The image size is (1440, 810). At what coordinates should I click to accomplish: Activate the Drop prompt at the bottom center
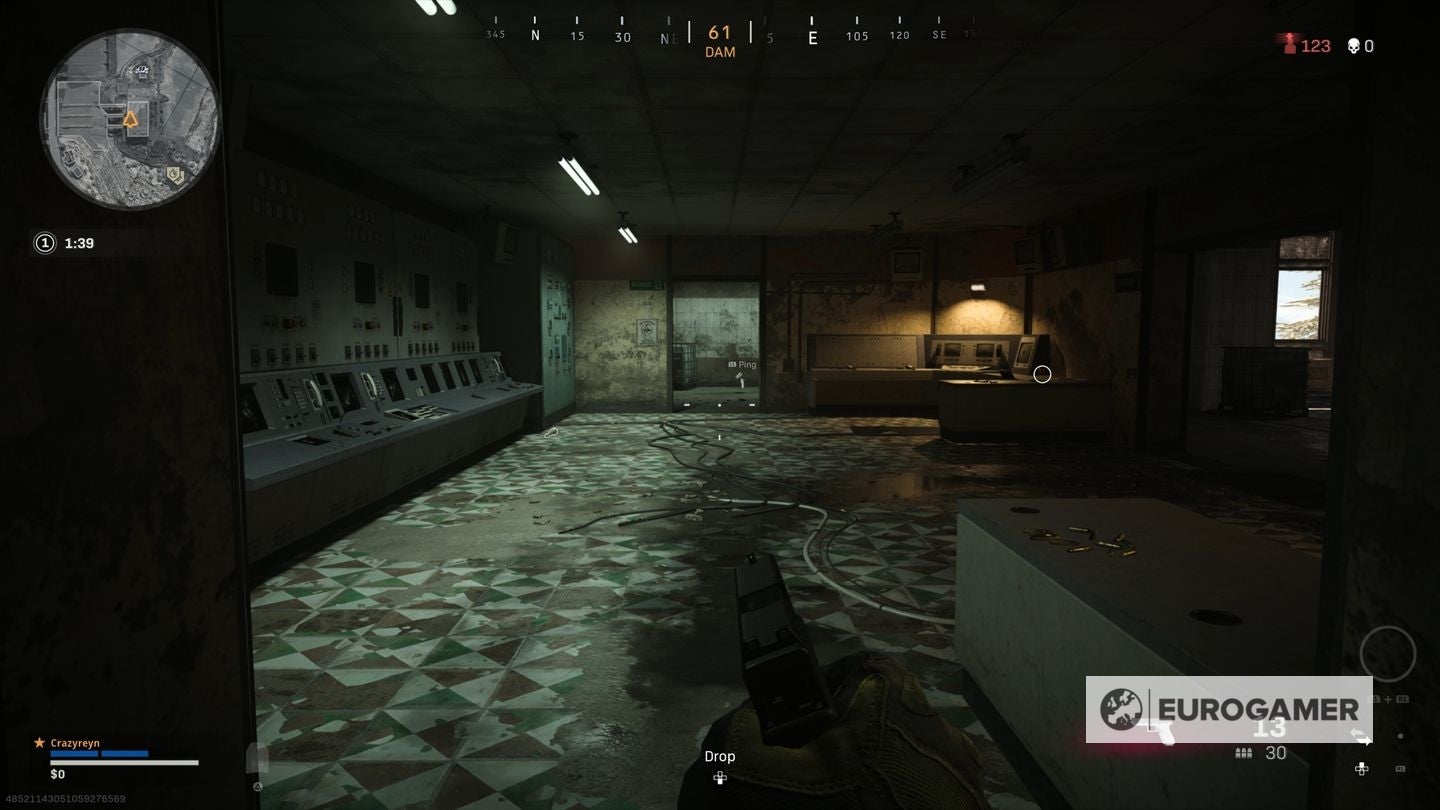(x=720, y=756)
